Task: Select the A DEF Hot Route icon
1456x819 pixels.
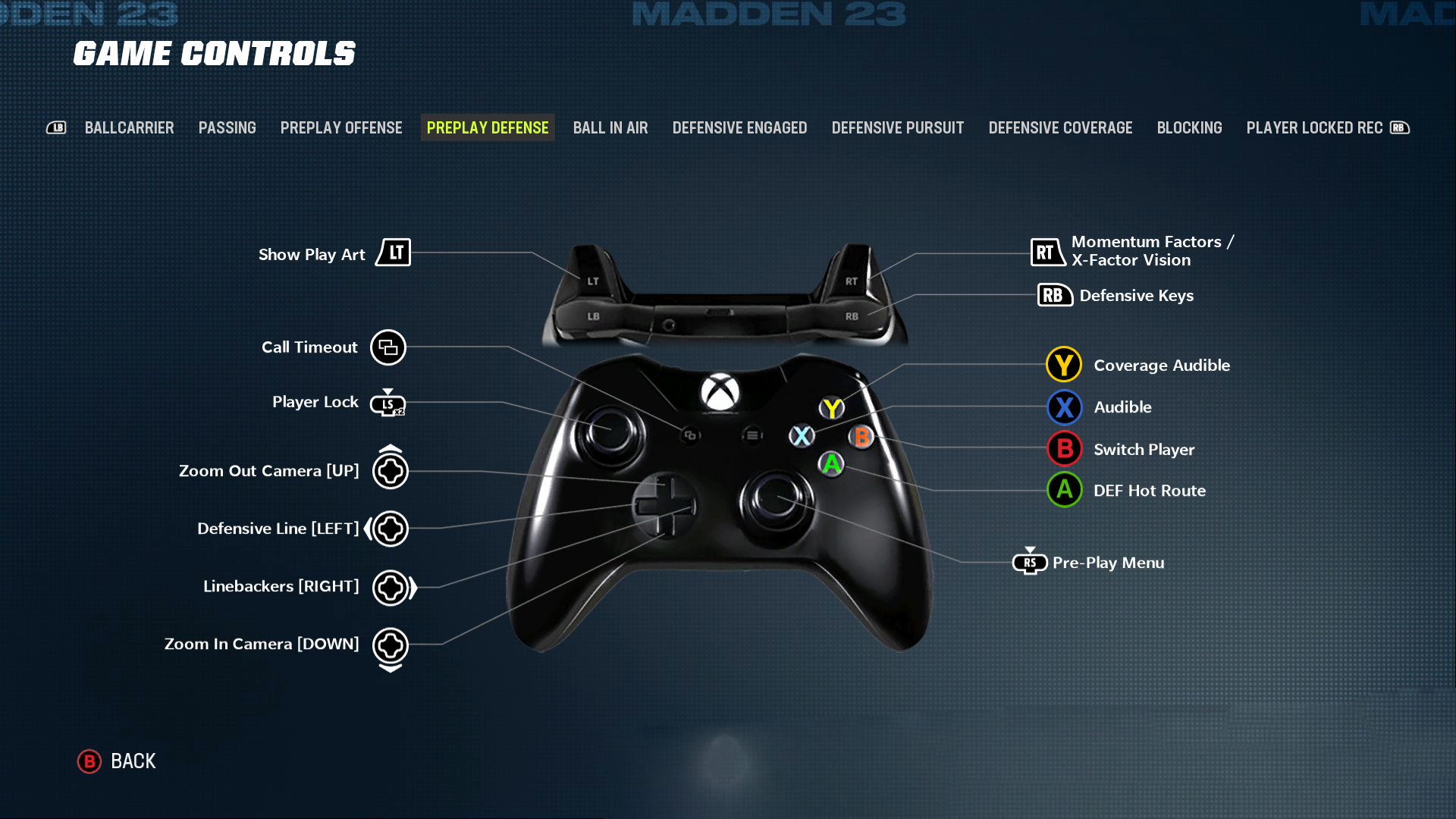Action: 1064,490
